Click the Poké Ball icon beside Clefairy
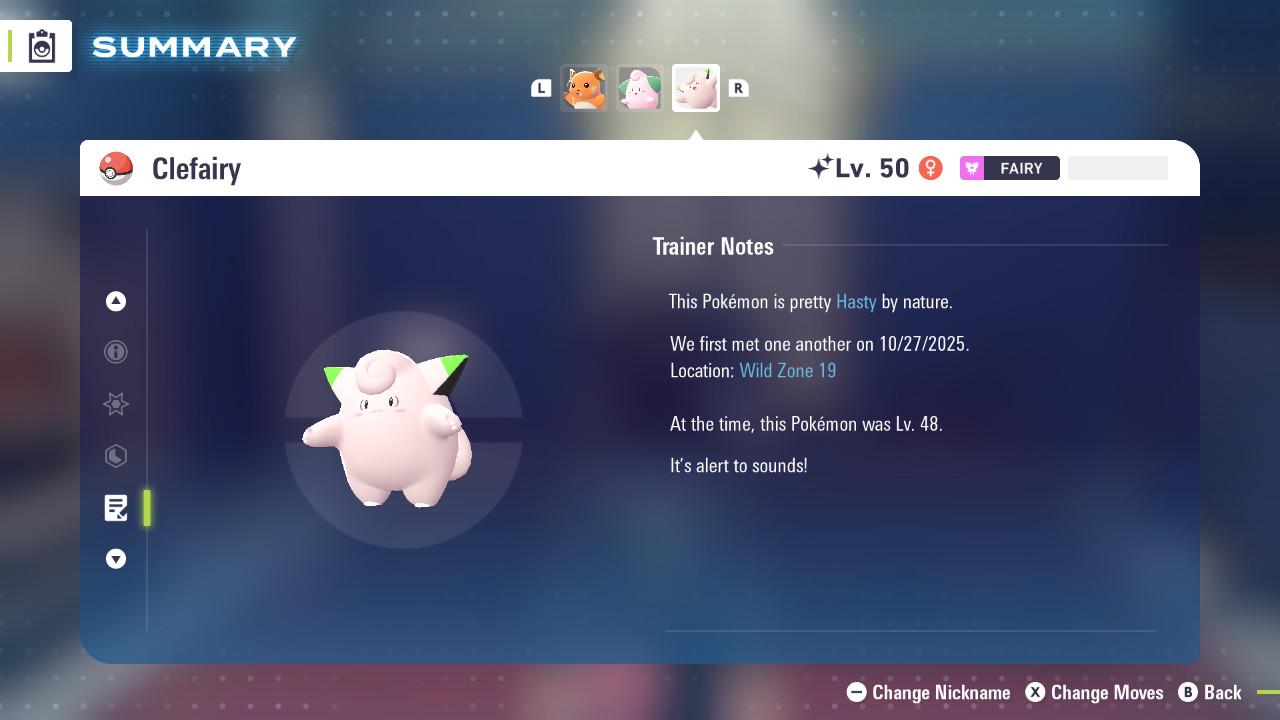The image size is (1280, 720). point(116,168)
